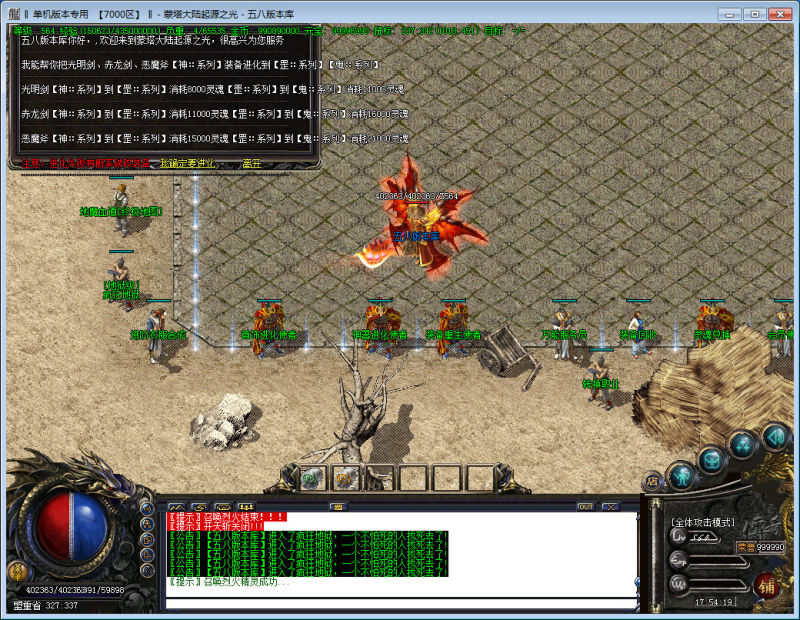Use the second hotbar item
Screen dimensions: 800x620
coord(346,479)
